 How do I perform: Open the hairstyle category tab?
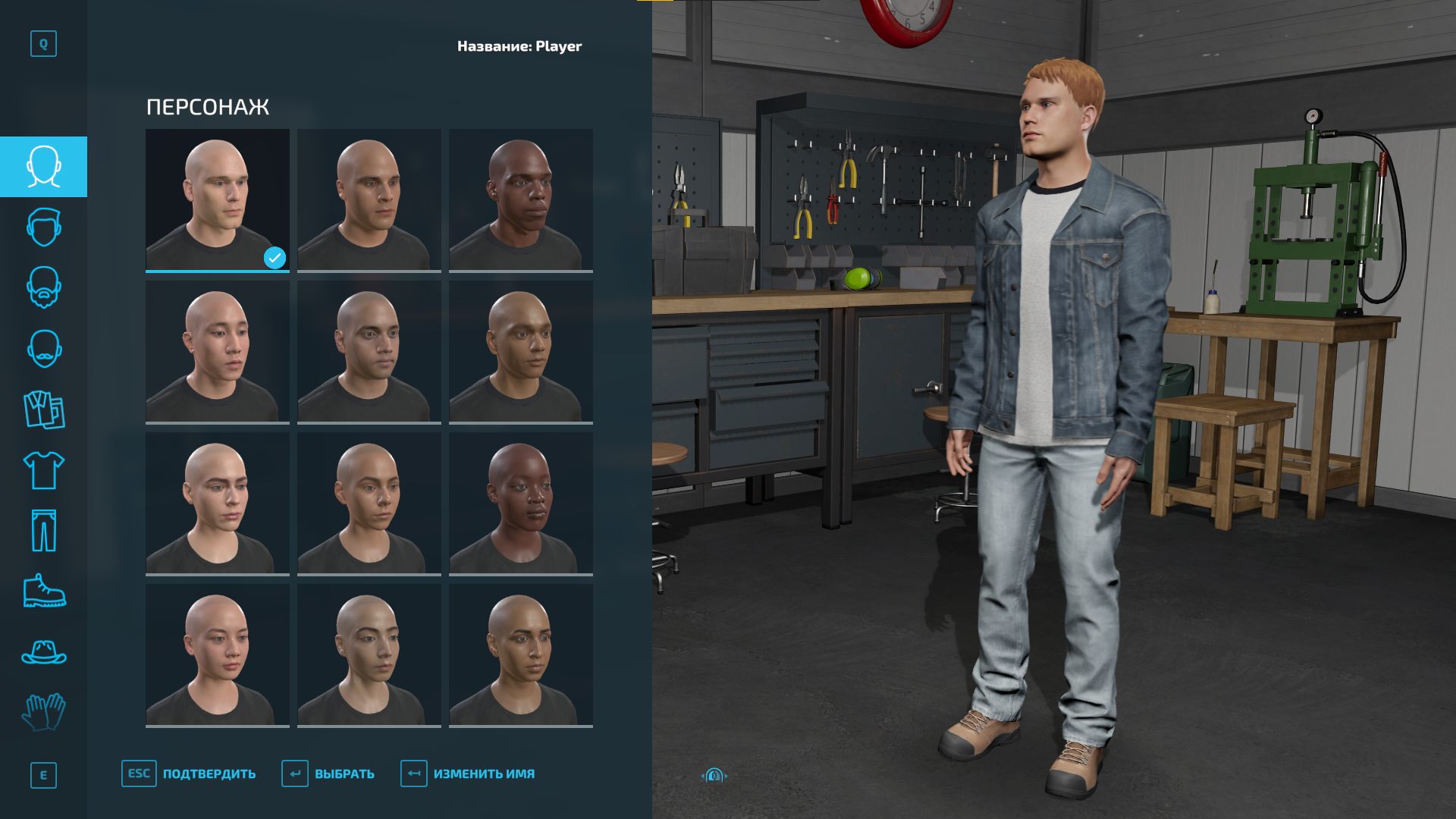(44, 227)
